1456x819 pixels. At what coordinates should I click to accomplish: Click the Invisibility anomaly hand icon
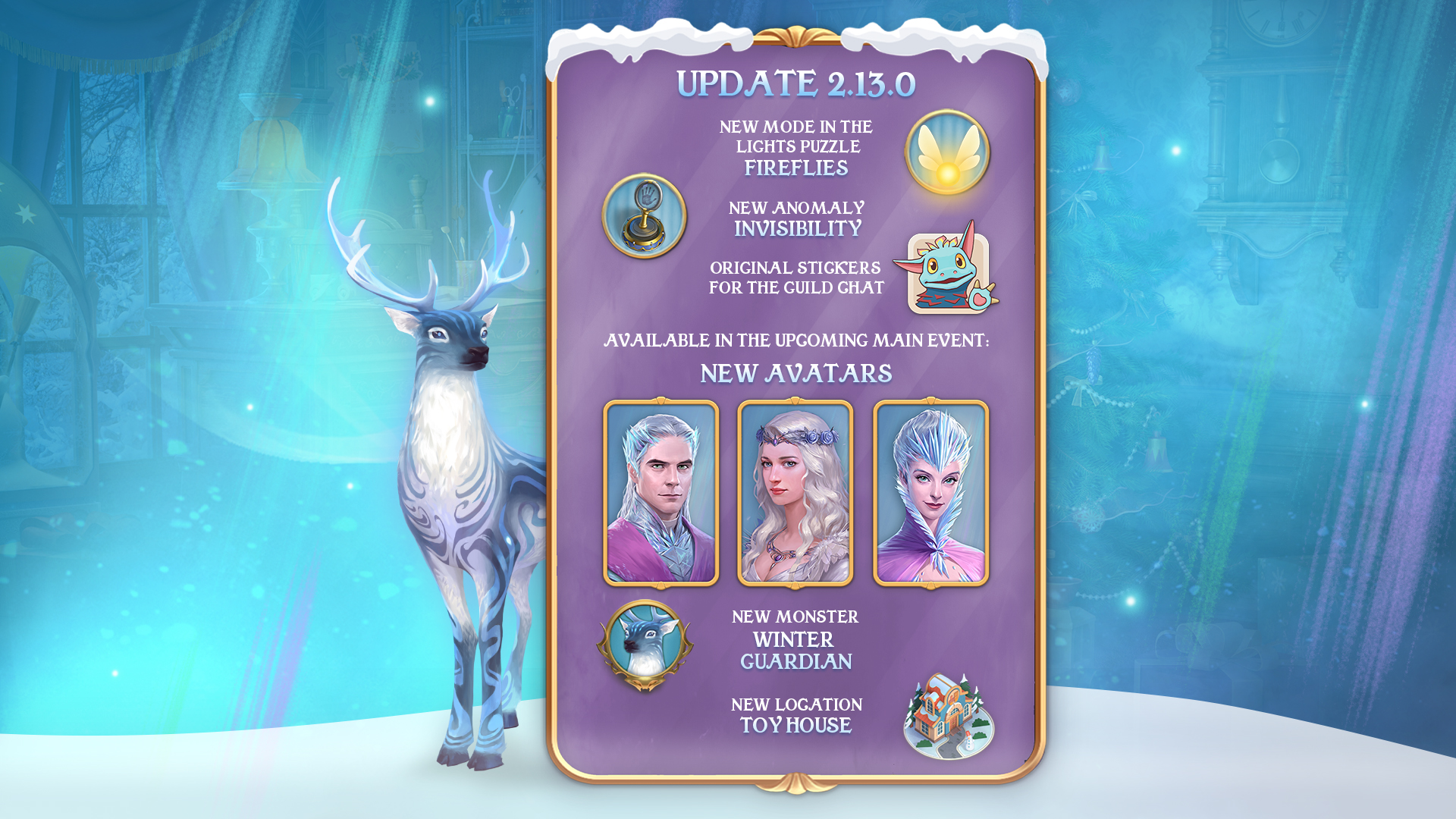click(x=645, y=216)
